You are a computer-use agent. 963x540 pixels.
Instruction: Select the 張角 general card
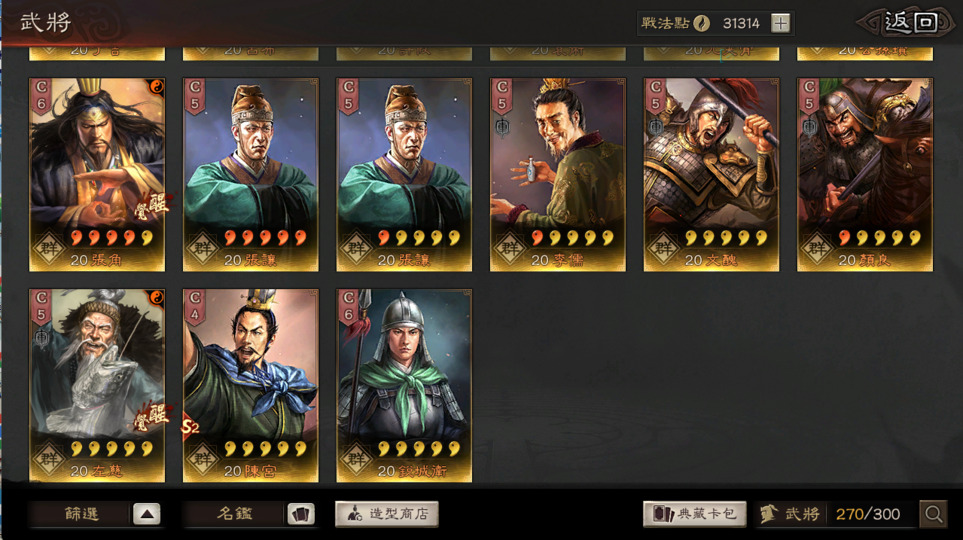(97, 175)
